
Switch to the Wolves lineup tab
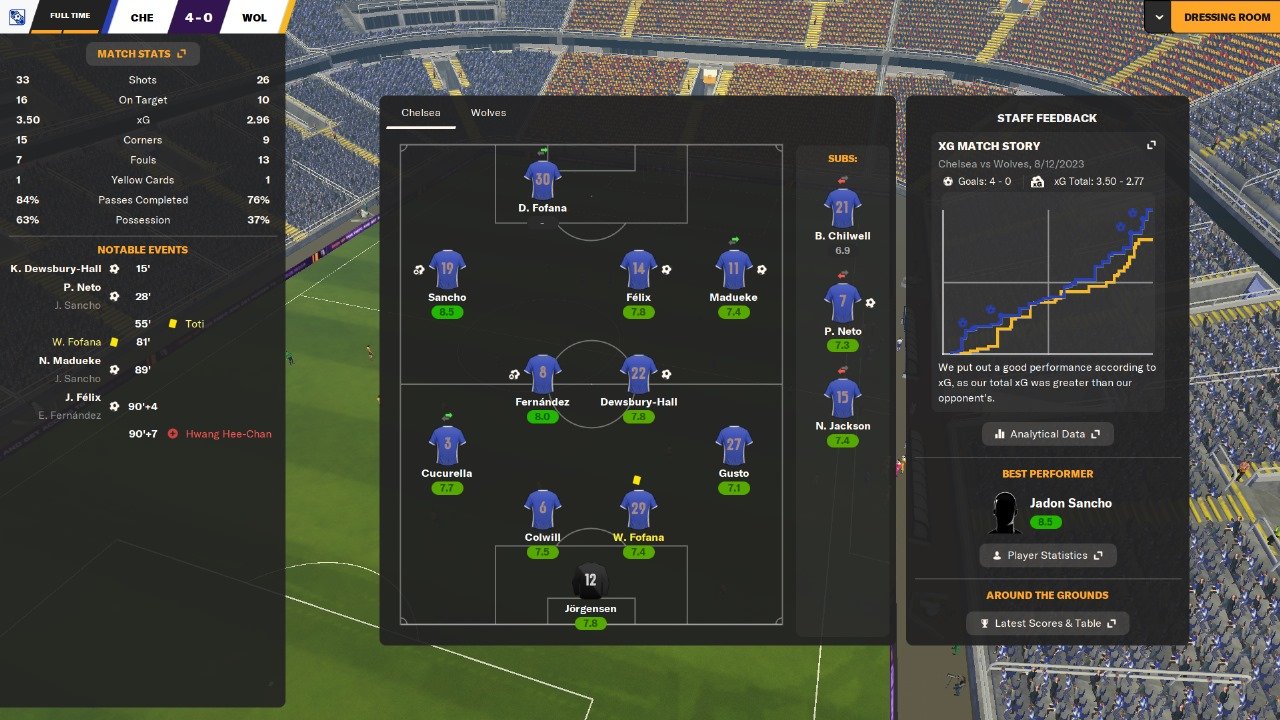(488, 113)
